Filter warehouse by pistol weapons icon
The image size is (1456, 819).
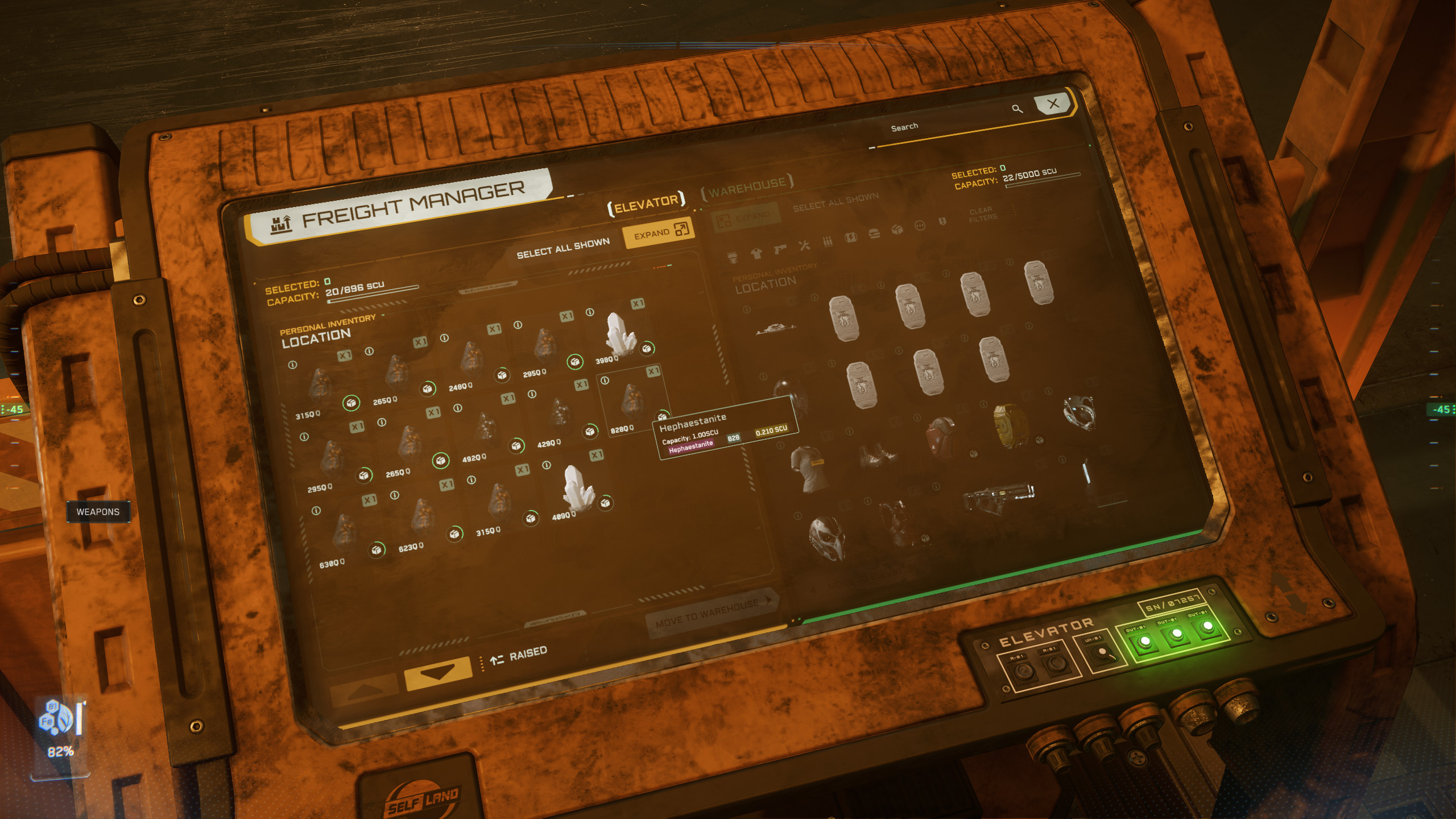[780, 249]
